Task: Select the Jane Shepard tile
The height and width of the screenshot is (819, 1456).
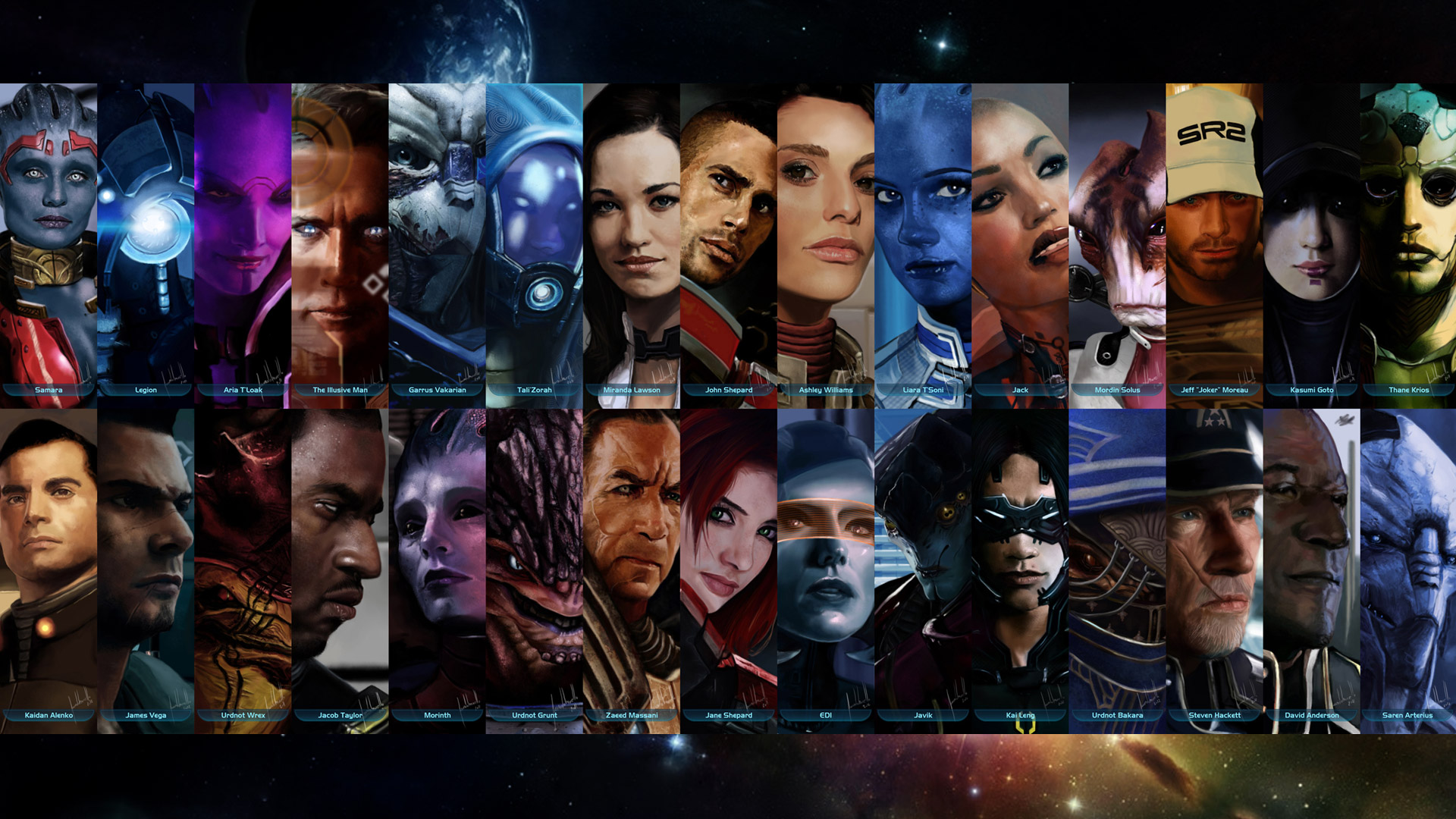Action: coord(728,569)
